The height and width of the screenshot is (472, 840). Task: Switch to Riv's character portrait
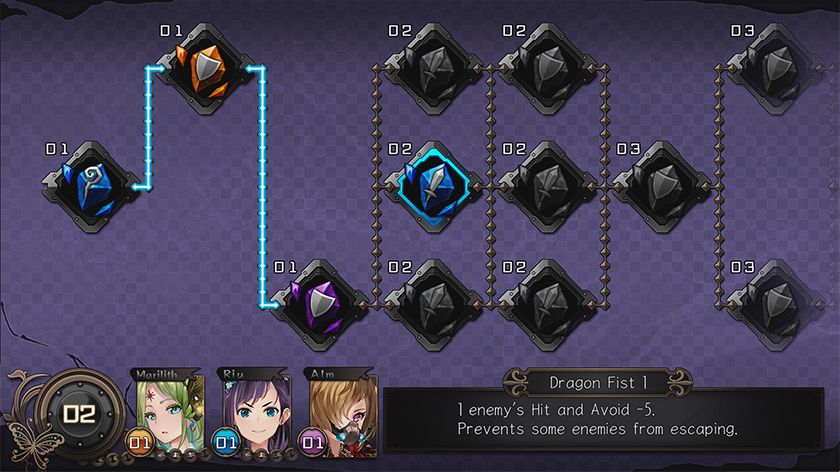coord(252,410)
